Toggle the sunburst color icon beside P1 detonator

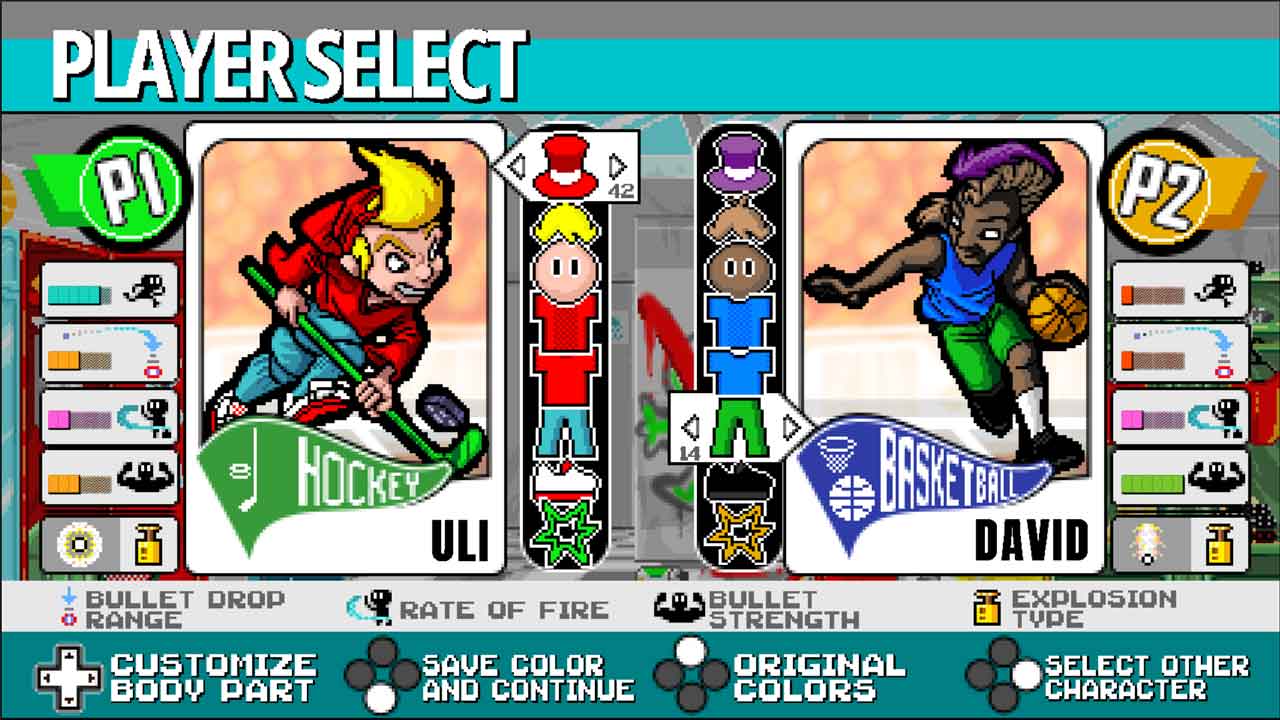(x=80, y=545)
